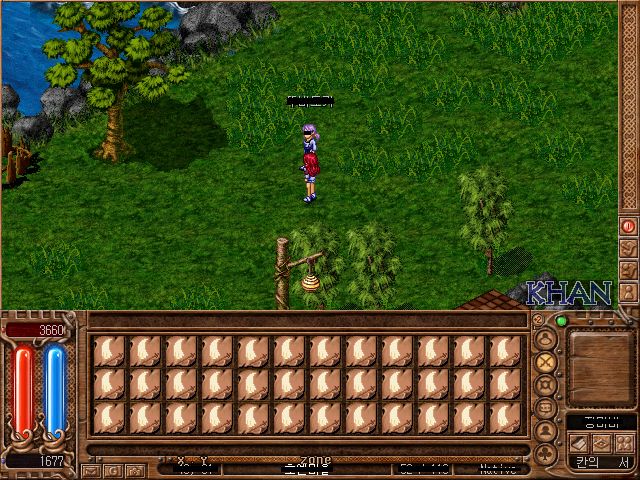640x480 pixels.
Task: Select the book icon under the portrait
Action: 580,442
